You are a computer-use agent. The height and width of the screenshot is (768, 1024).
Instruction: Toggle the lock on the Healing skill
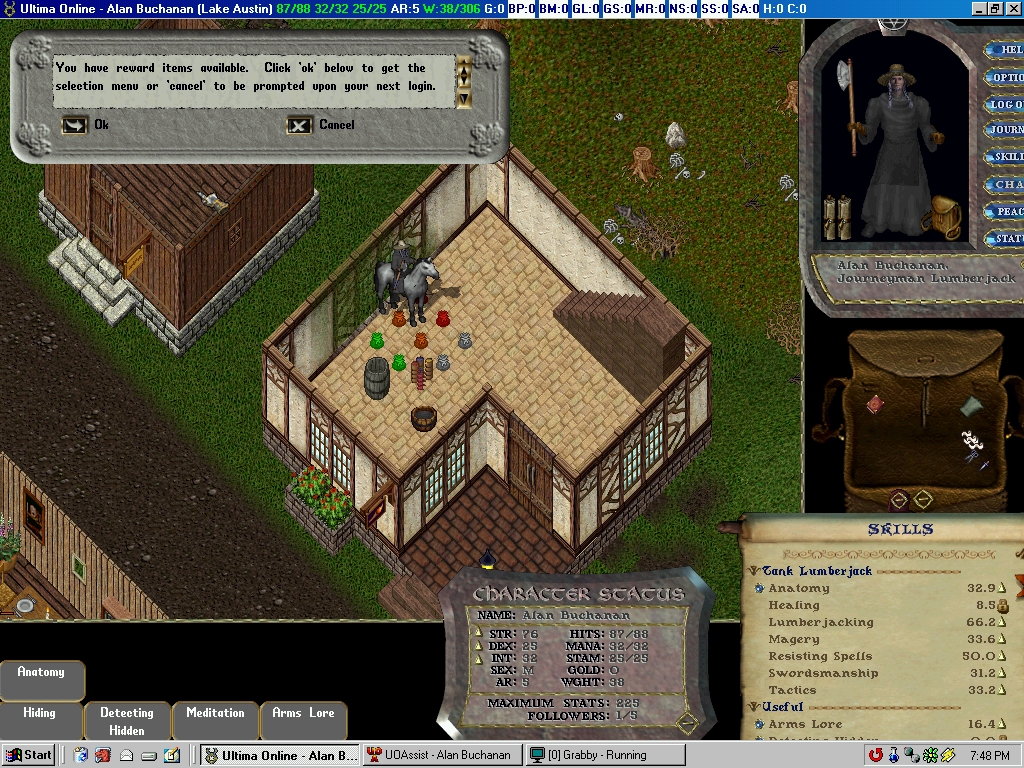click(1002, 606)
